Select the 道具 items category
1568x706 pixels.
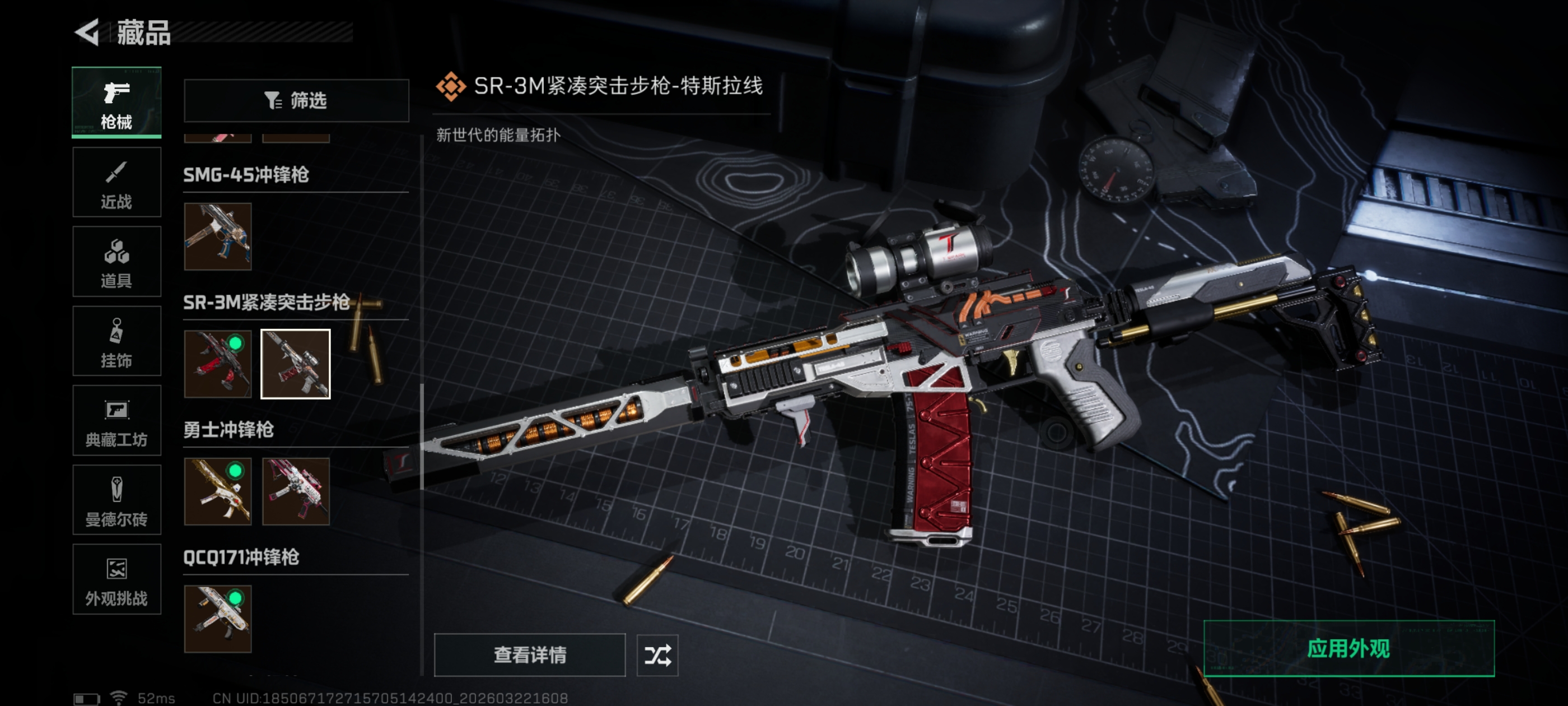(x=116, y=262)
